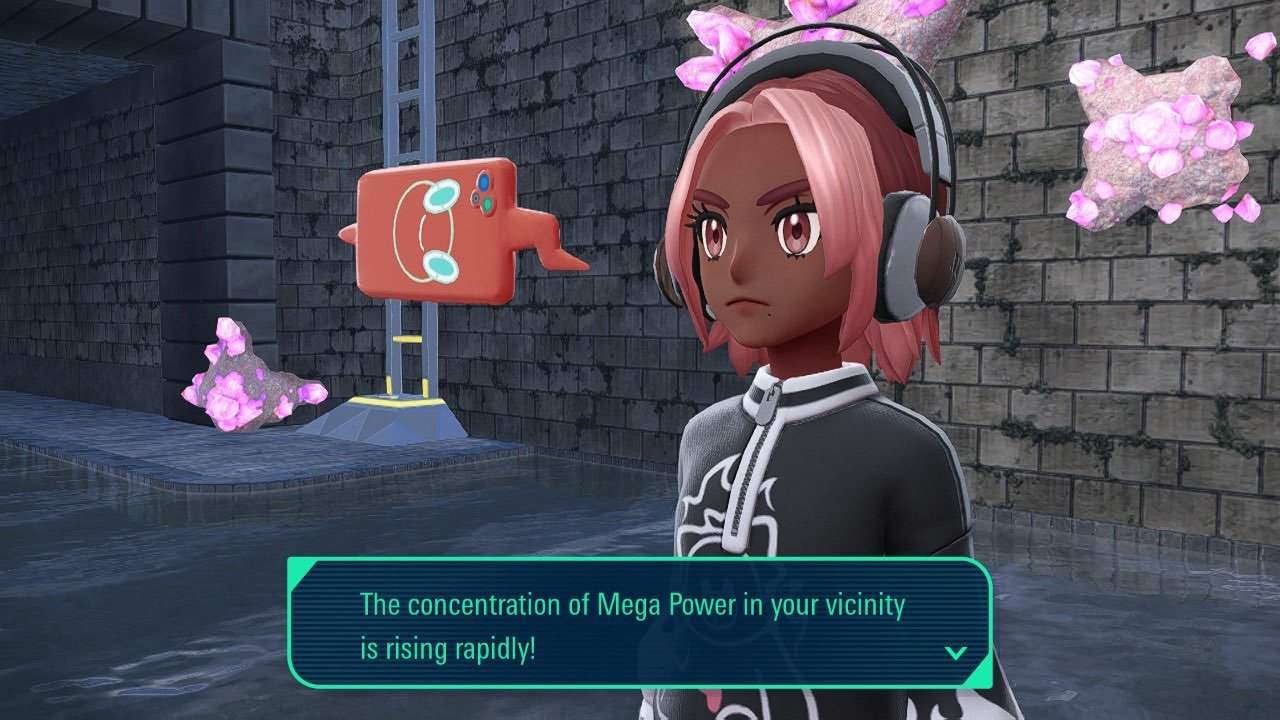Viewport: 1280px width, 720px height.
Task: Click the Mega Power dialogue box
Action: point(640,622)
